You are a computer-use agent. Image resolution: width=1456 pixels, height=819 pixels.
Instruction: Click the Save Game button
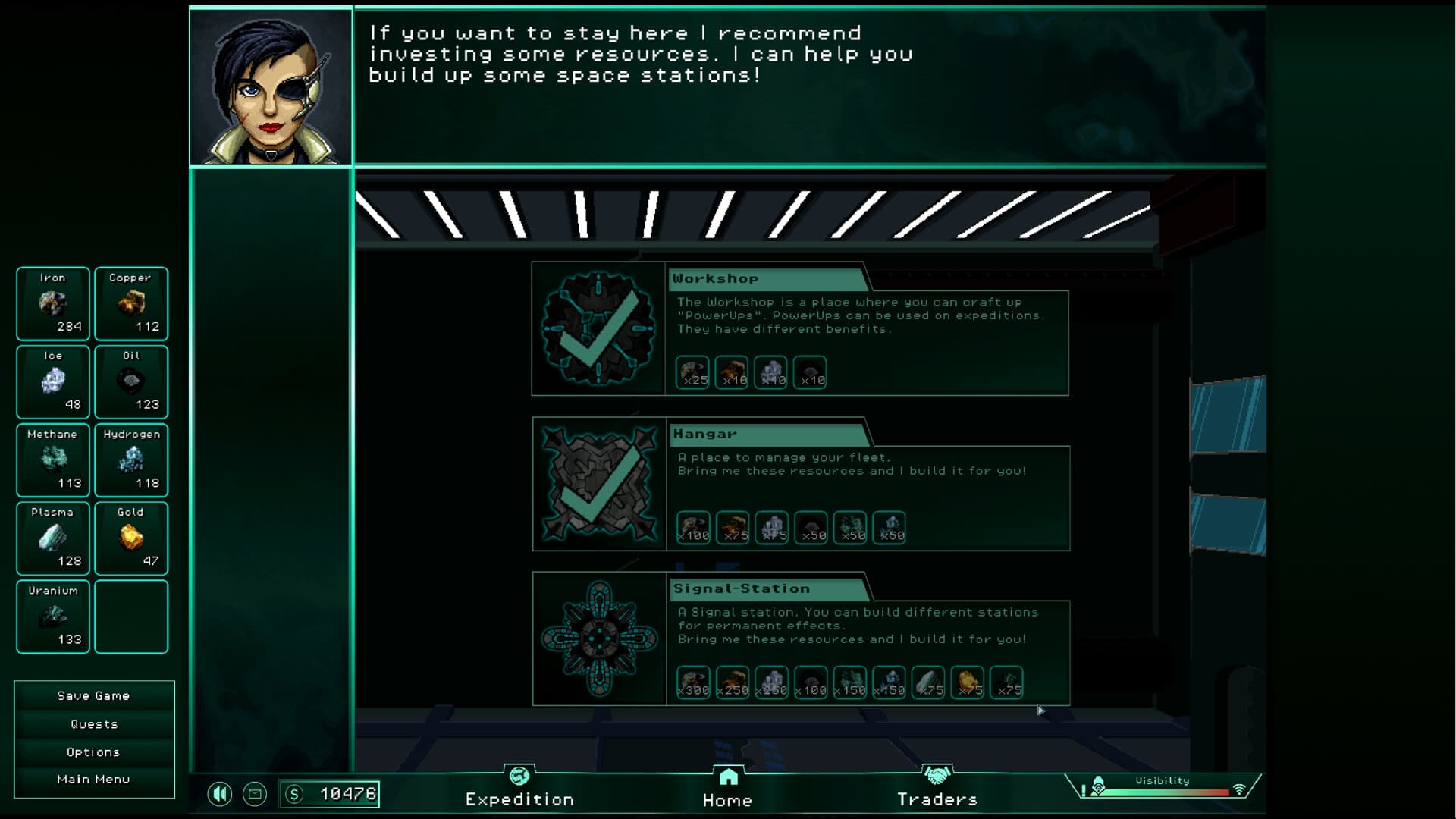[x=93, y=695]
